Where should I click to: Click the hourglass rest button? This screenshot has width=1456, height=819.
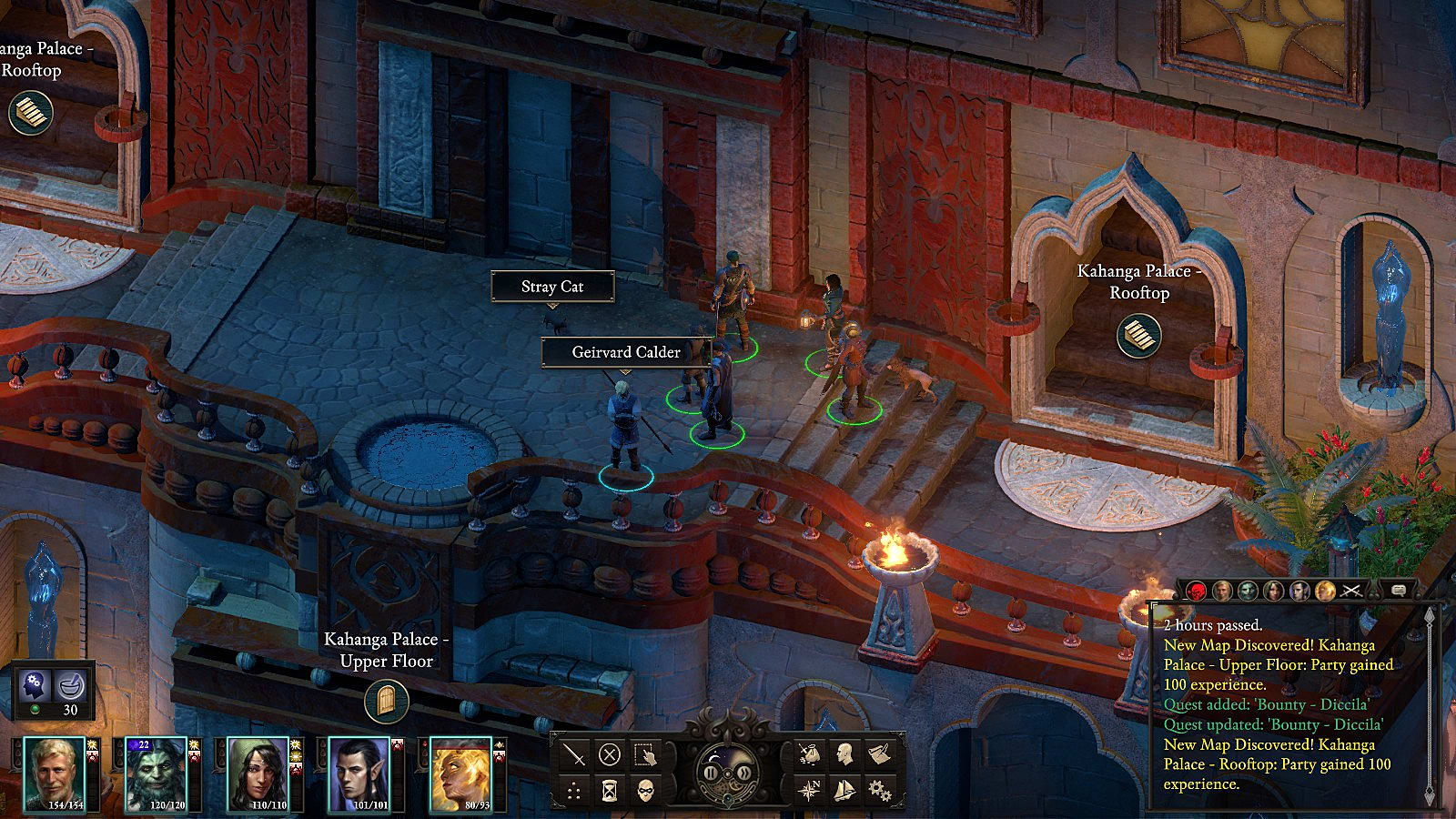pyautogui.click(x=610, y=791)
